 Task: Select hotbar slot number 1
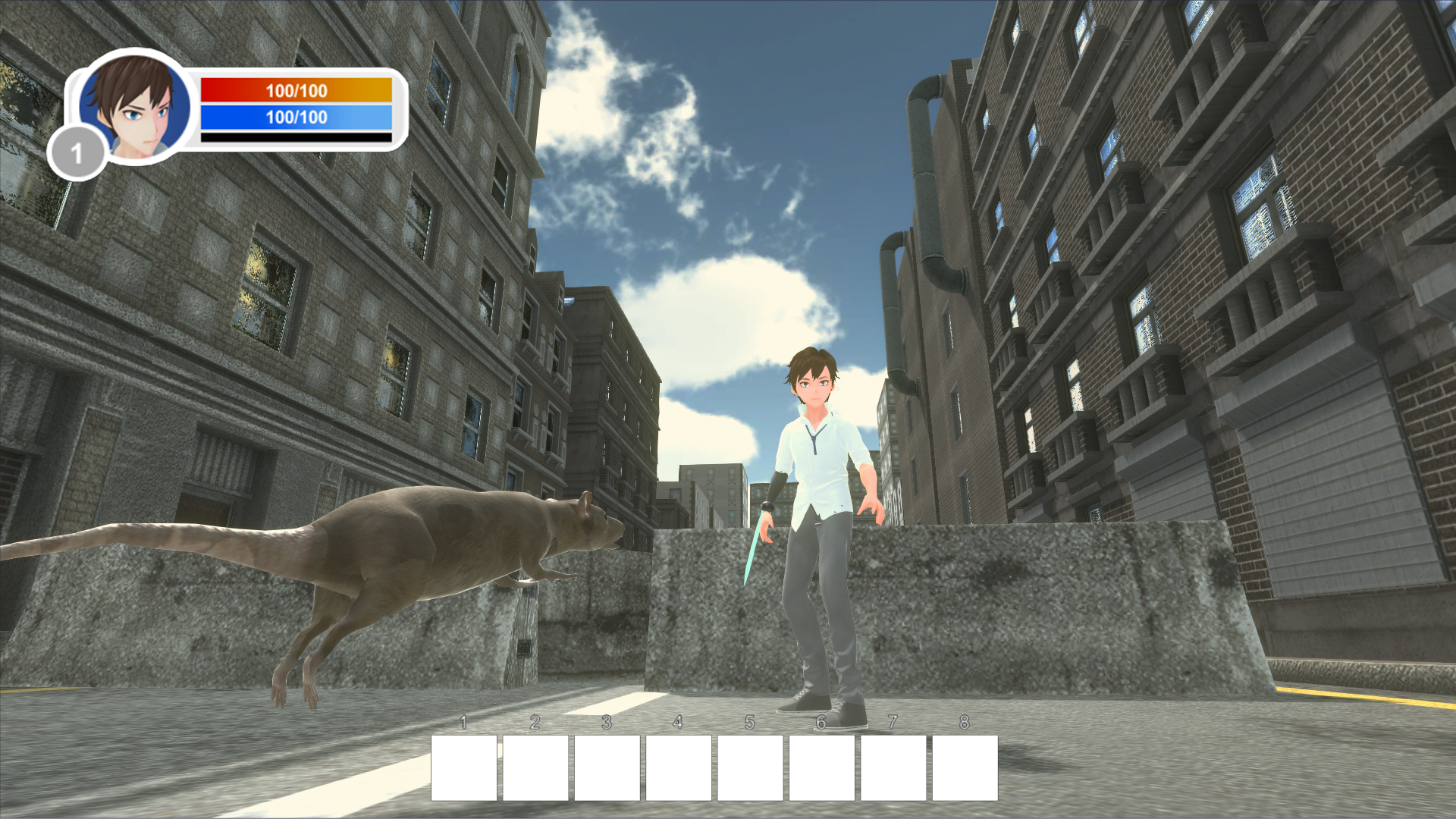click(x=464, y=767)
